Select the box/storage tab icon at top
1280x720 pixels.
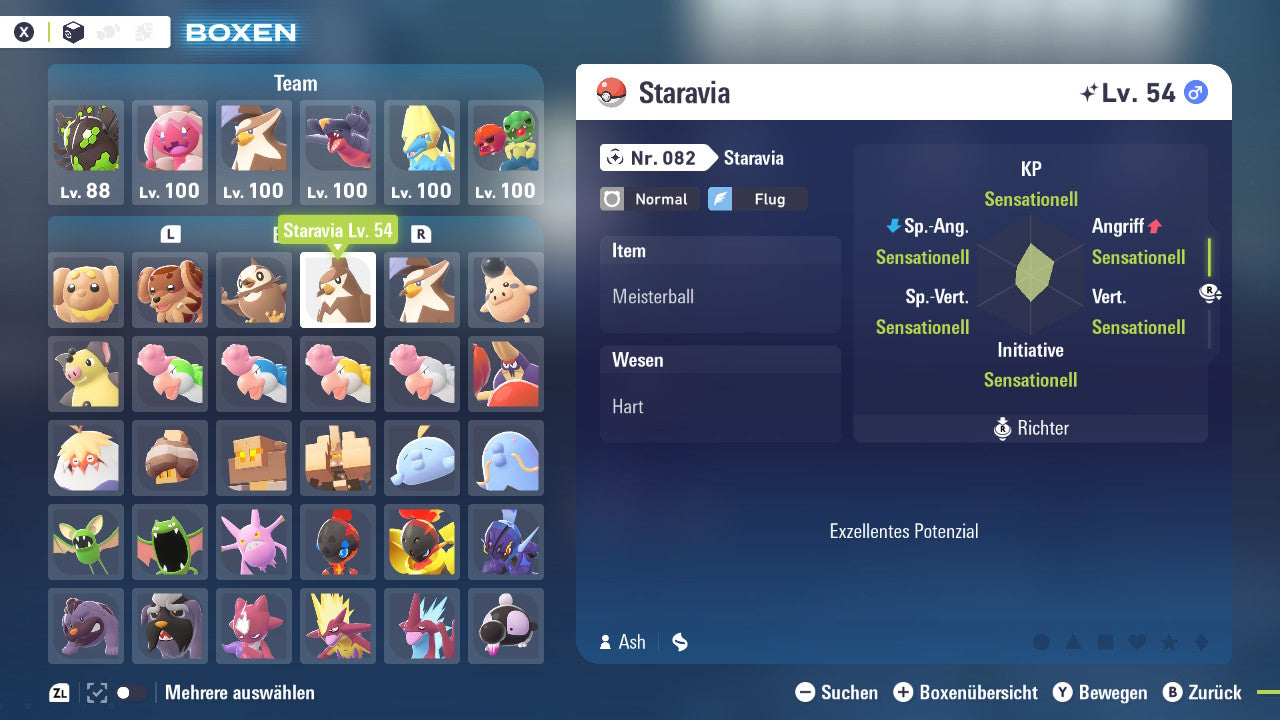point(73,30)
